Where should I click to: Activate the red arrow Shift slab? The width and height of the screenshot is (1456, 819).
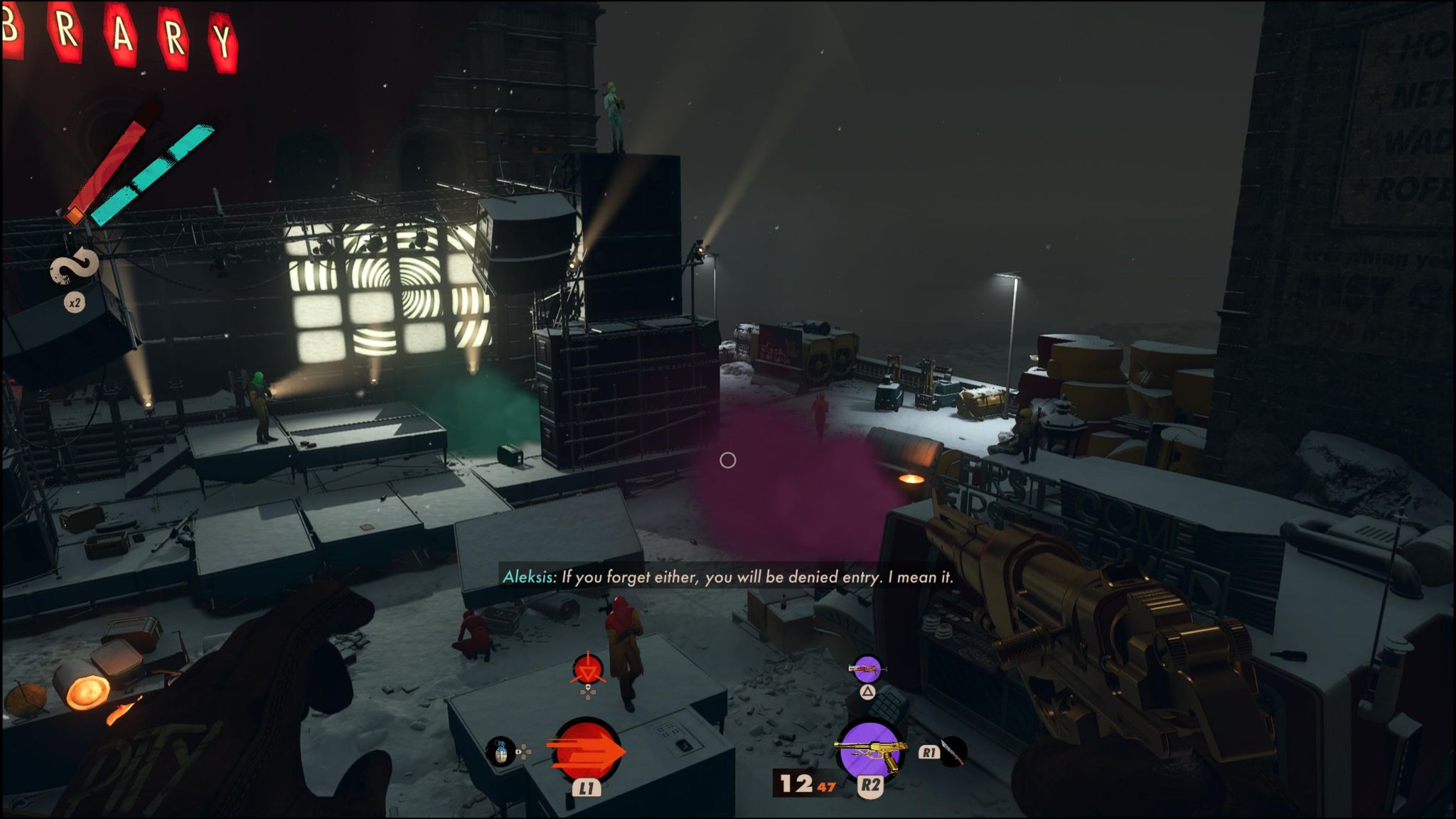[x=586, y=751]
